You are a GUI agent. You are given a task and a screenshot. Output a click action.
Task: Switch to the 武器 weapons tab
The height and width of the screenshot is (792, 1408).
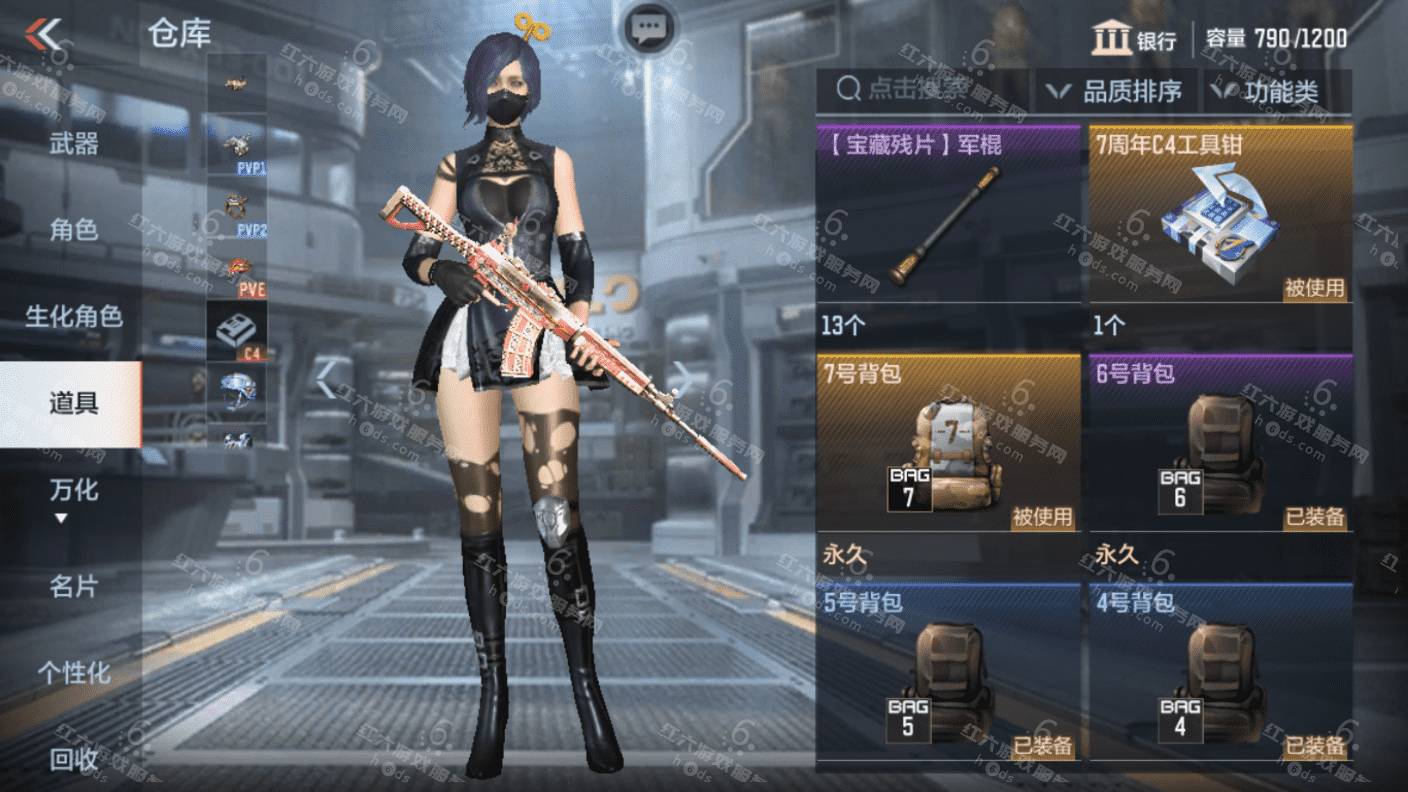coord(74,144)
